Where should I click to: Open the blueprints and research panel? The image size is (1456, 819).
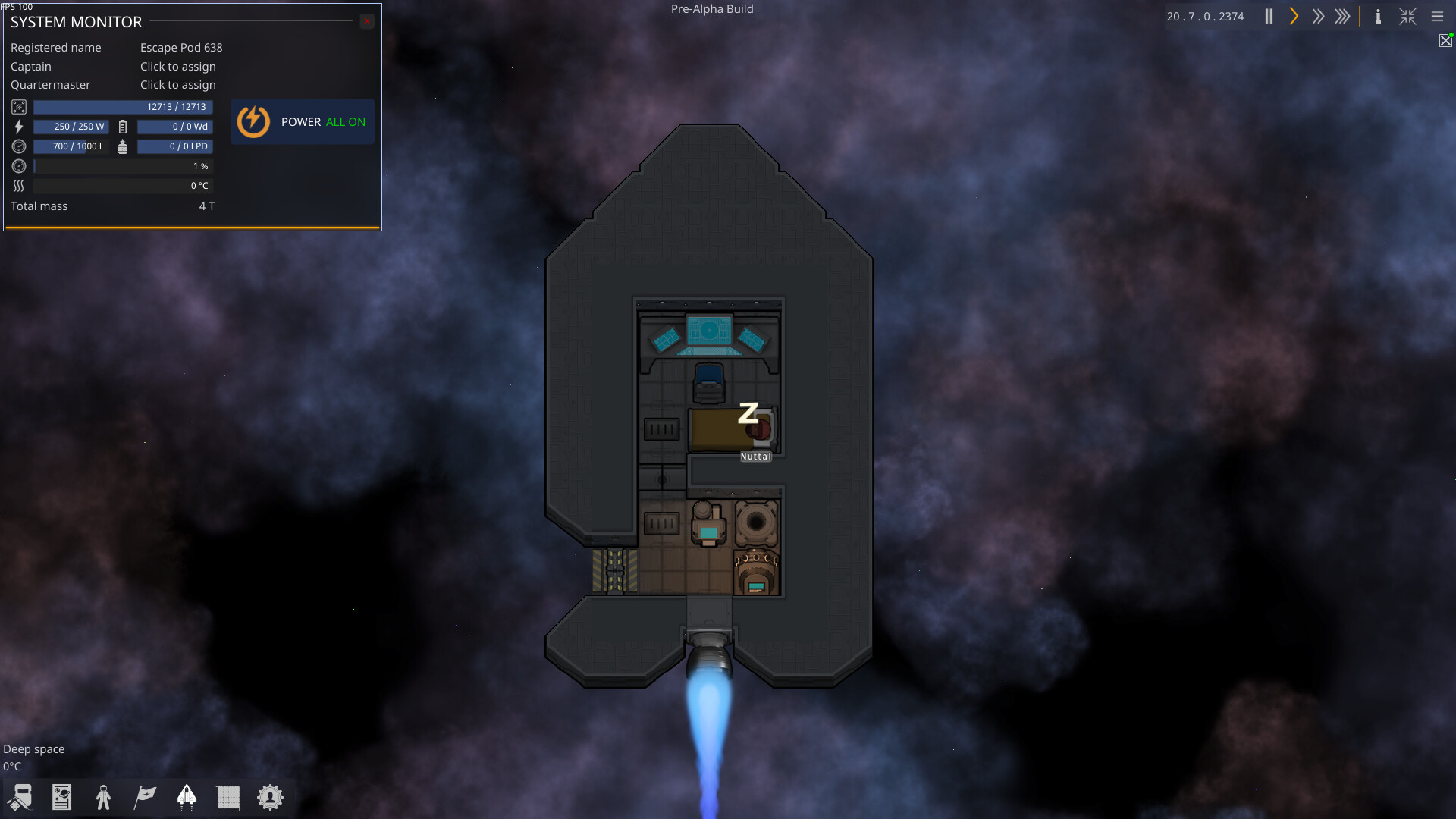61,797
